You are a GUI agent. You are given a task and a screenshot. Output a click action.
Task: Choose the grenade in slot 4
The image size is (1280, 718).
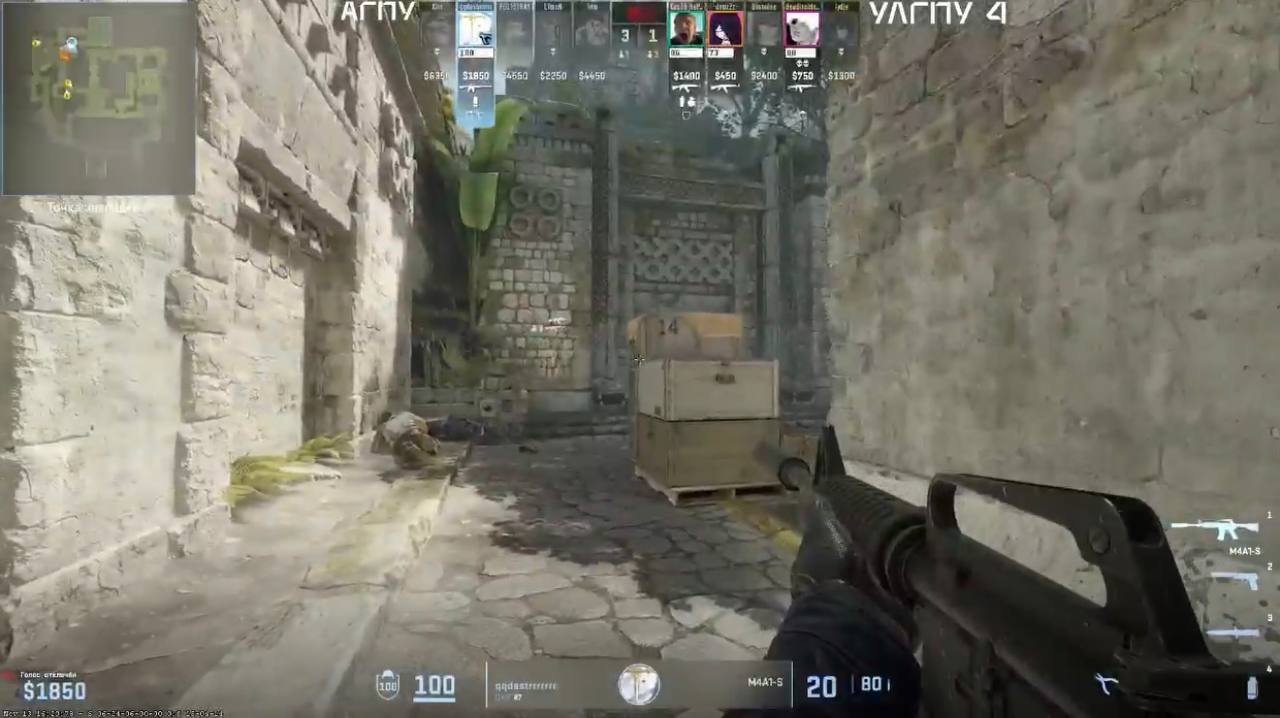1251,688
